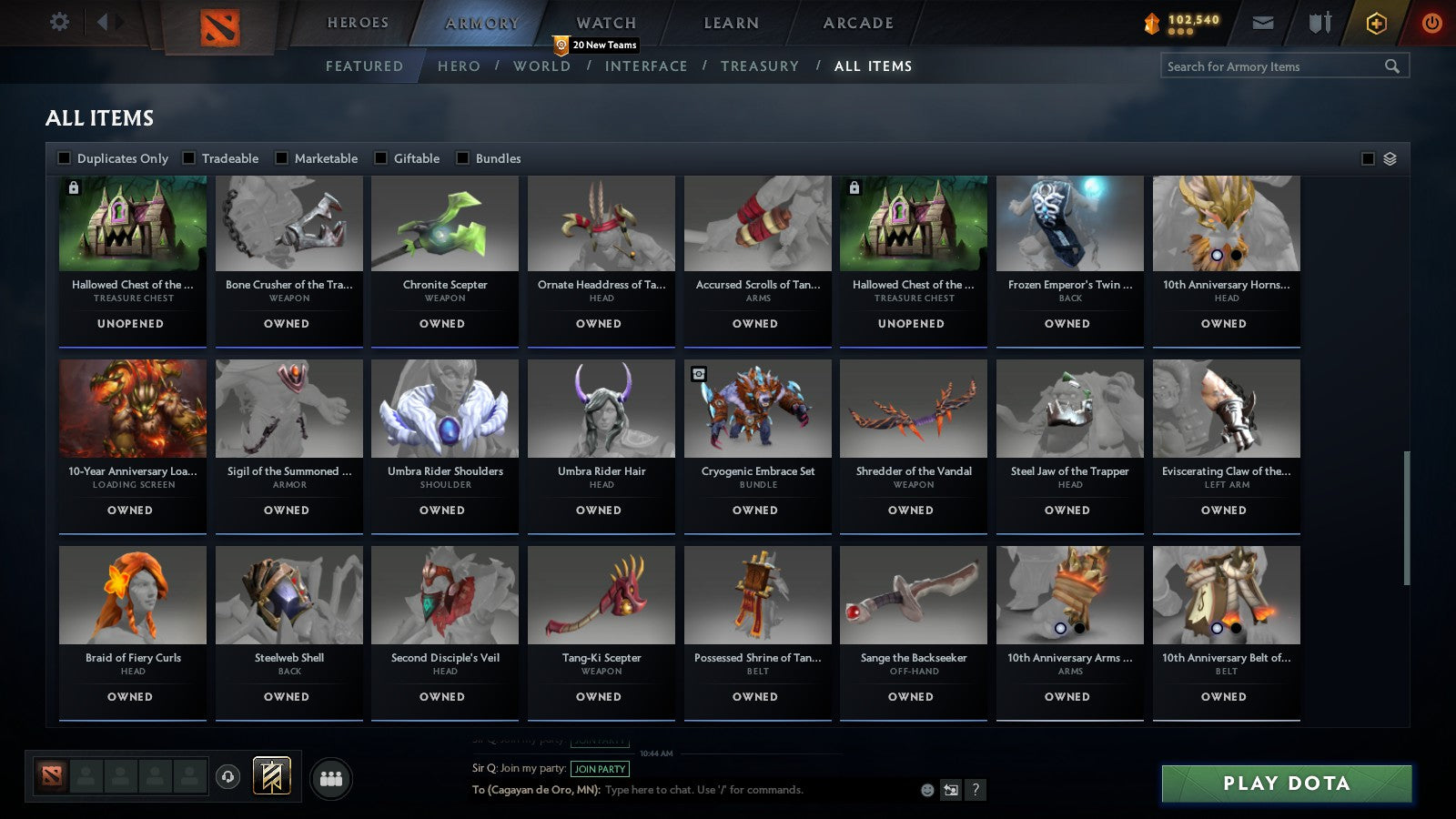Open the TREASURY section
1456x819 pixels.
pos(761,66)
